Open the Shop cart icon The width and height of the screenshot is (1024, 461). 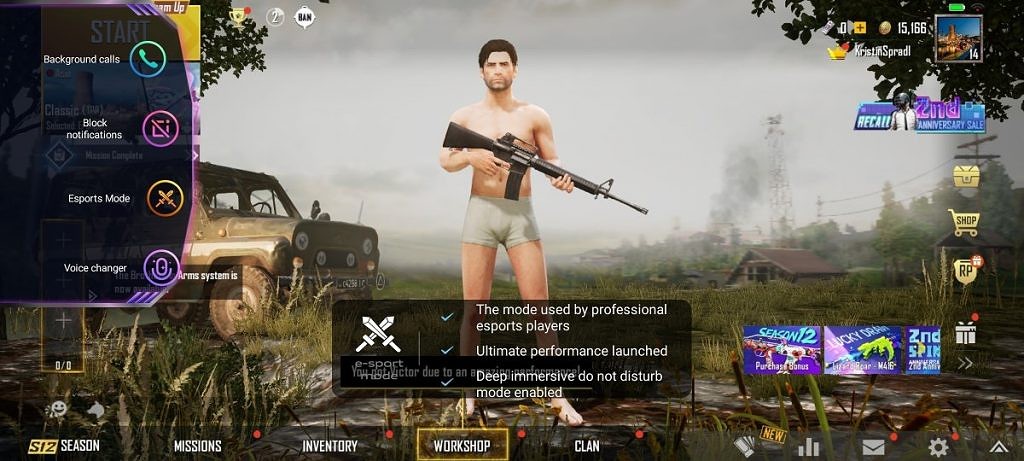coord(963,223)
